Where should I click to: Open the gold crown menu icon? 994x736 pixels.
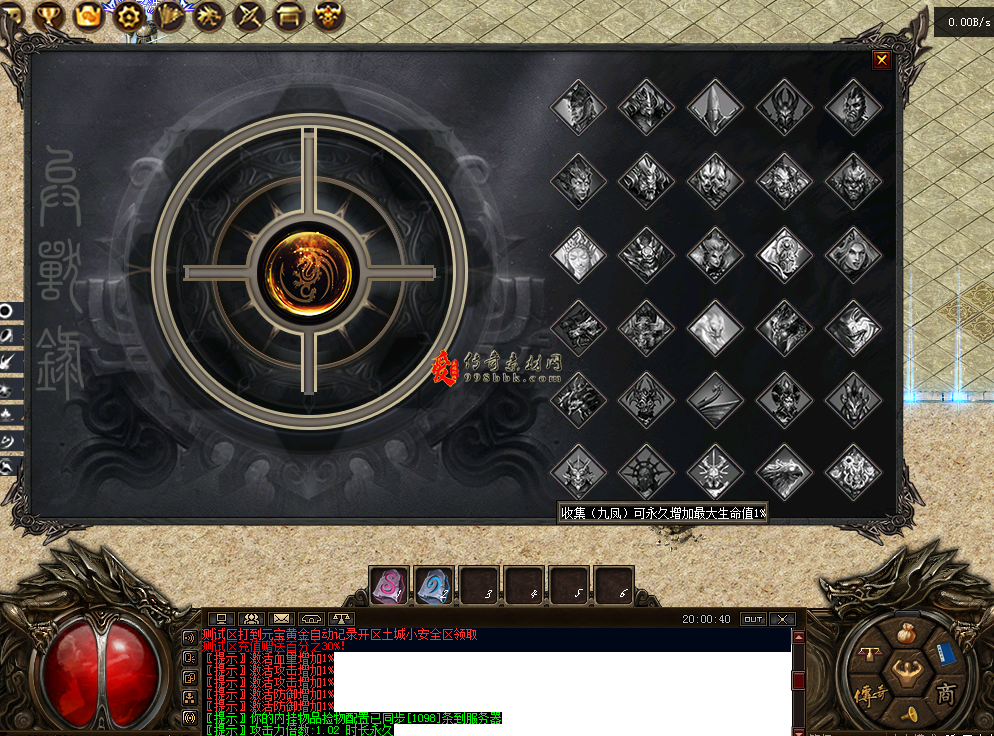88,15
